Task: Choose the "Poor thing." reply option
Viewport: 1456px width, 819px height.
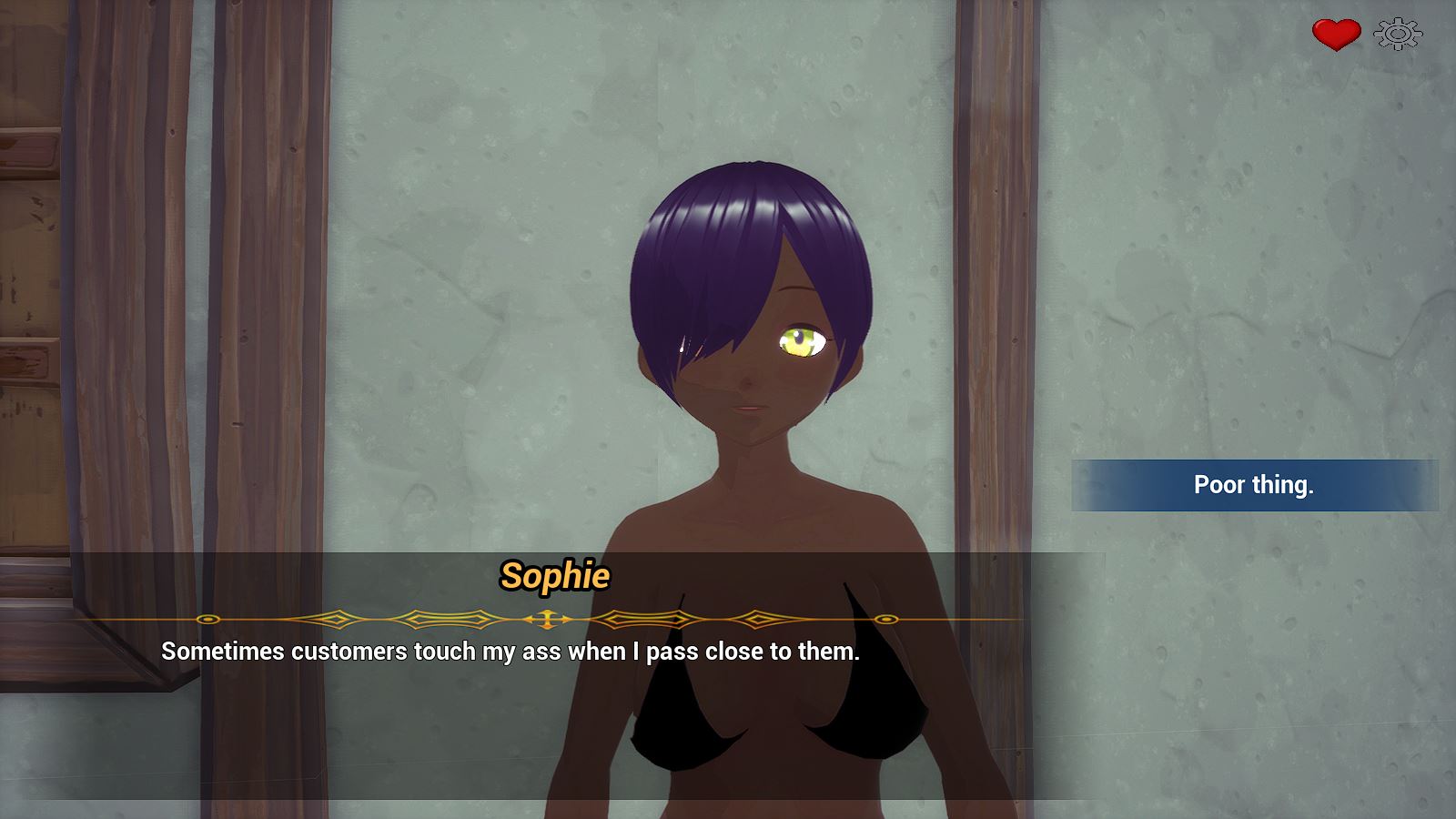Action: tap(1253, 485)
